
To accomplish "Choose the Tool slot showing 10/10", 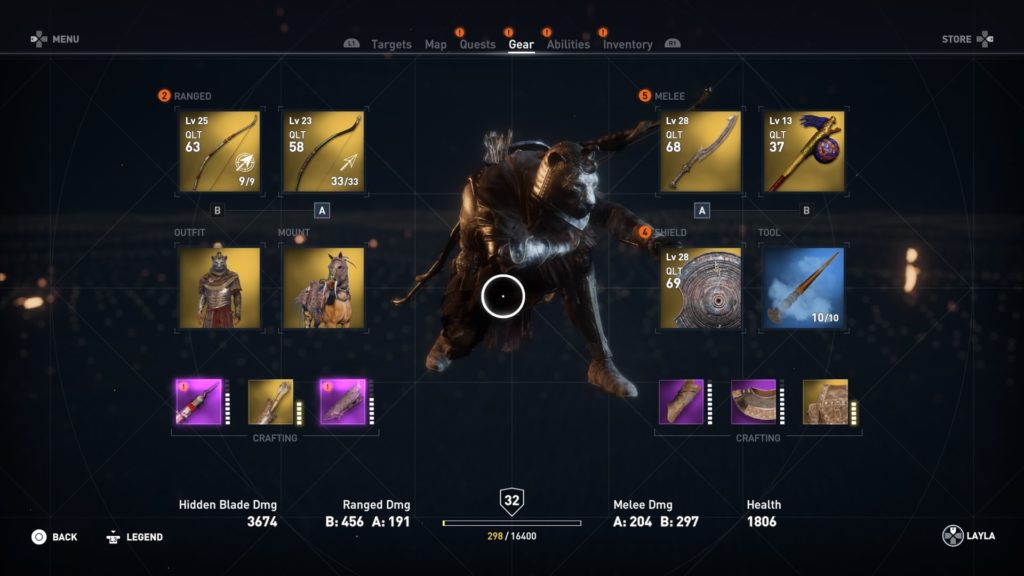I will [803, 288].
